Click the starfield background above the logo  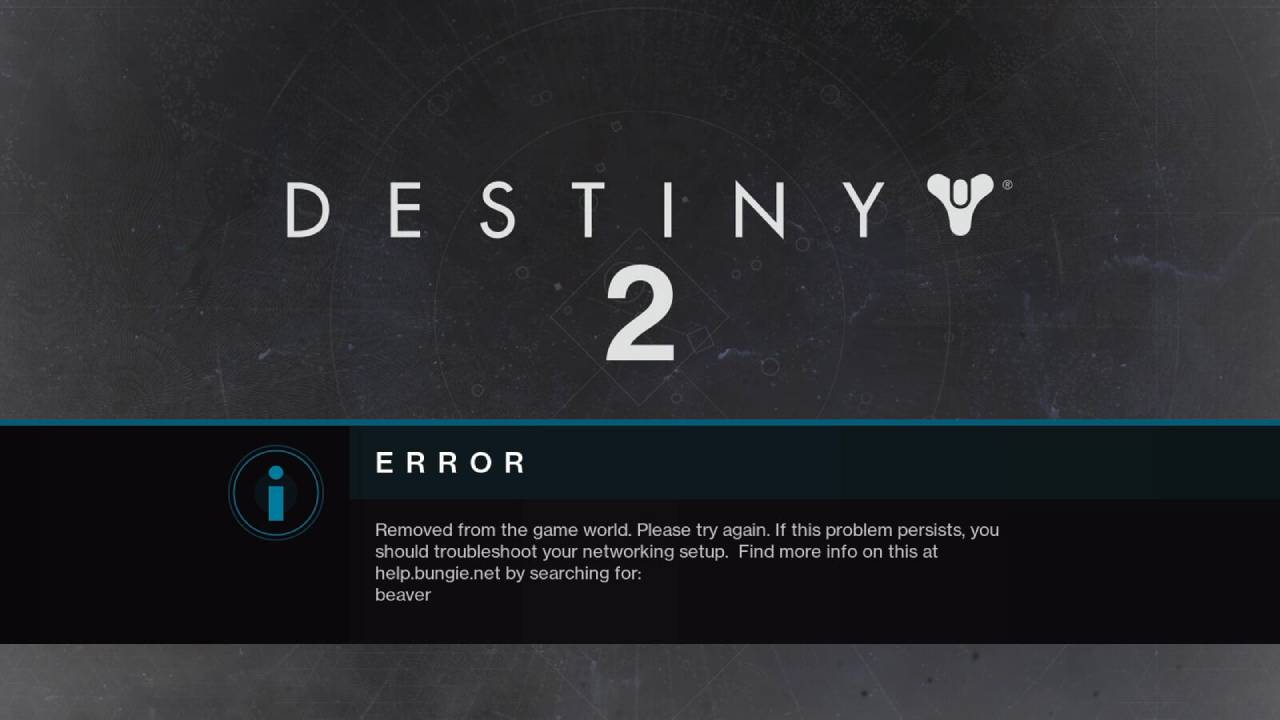click(640, 80)
